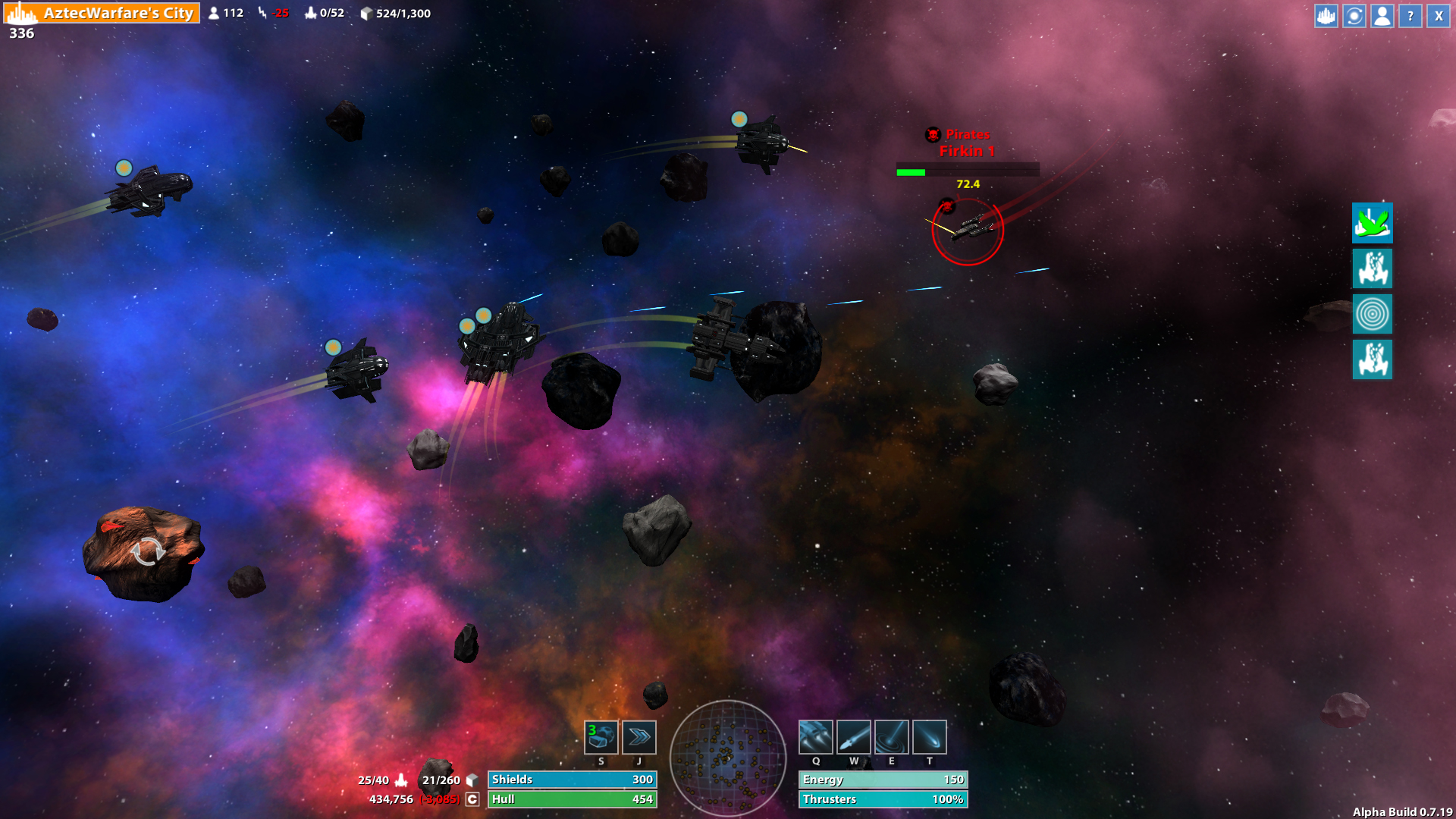Select the sonar pulse icon on right sidebar
This screenshot has height=819, width=1456.
point(1372,315)
